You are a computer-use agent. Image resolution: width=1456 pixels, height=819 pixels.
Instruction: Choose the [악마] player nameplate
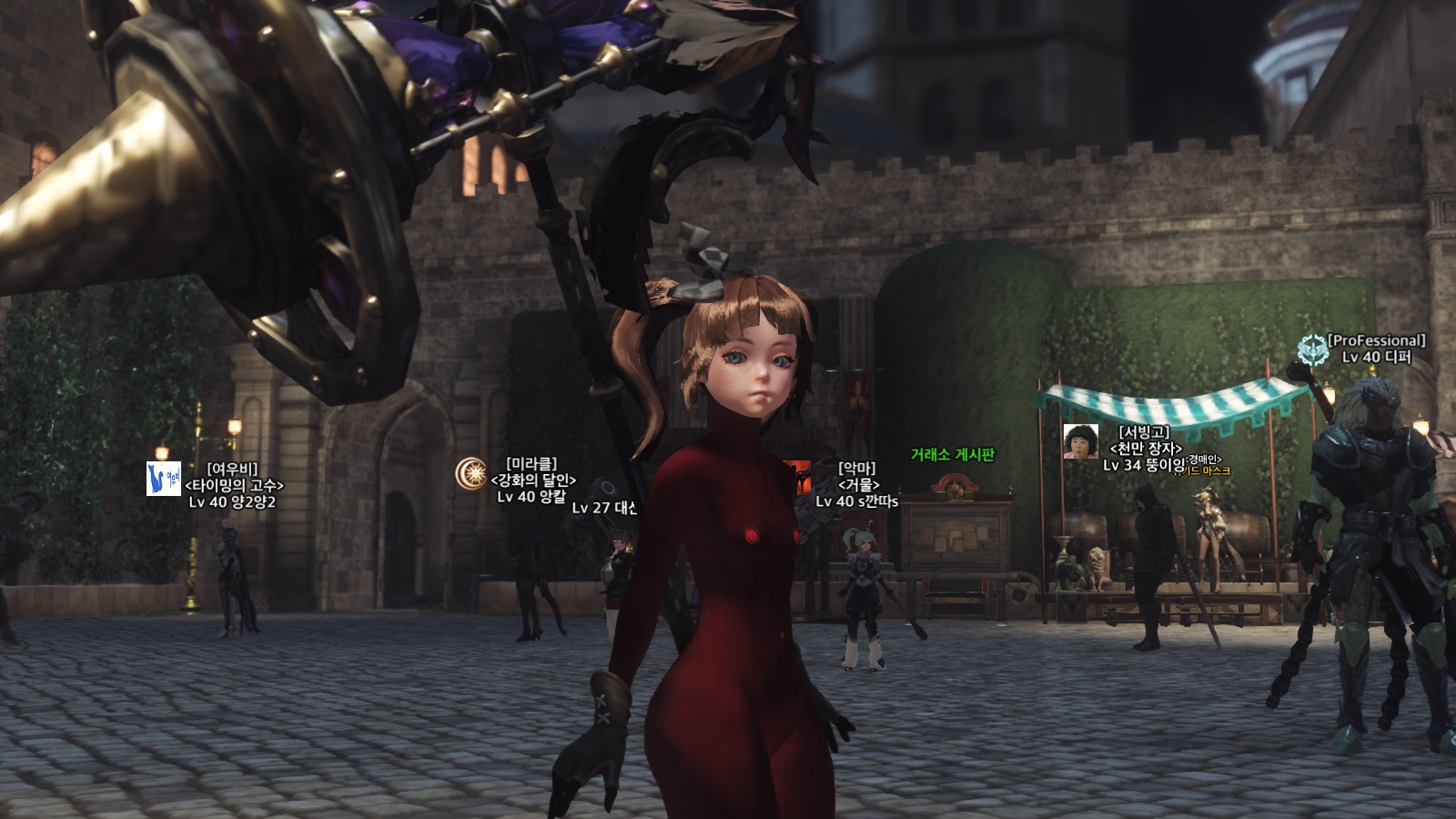click(856, 468)
